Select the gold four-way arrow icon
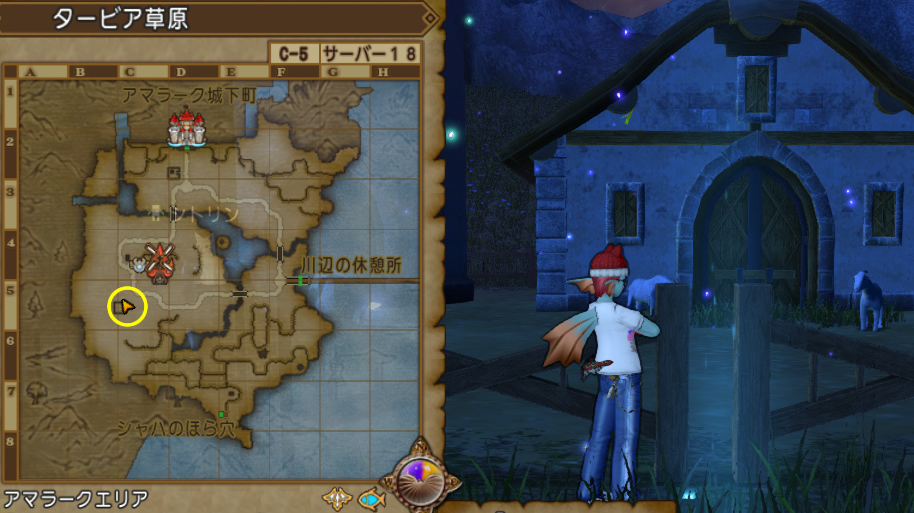Viewport: 914px width, 513px height. pyautogui.click(x=336, y=497)
